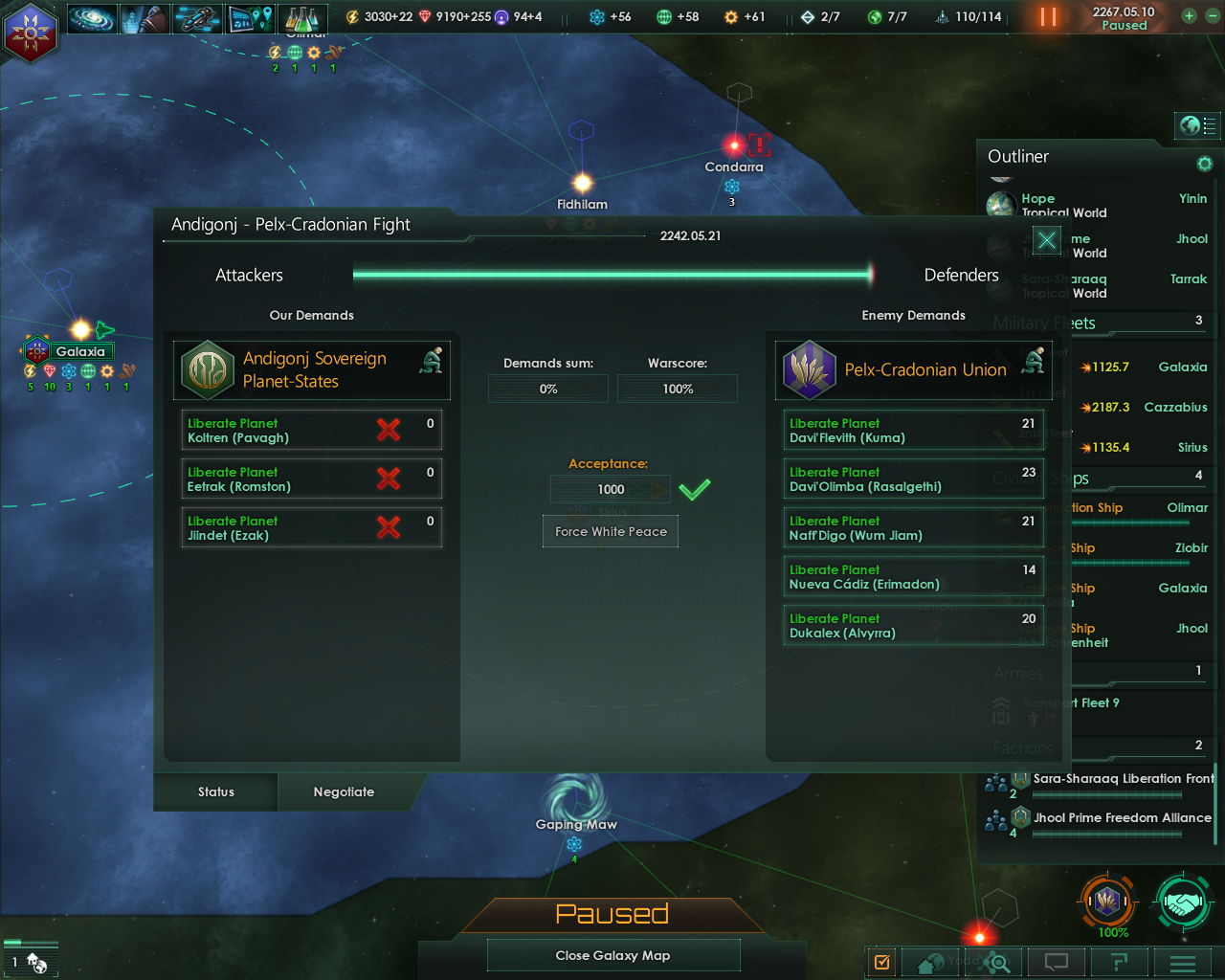Open the Contacts galaxy browser icon
The height and width of the screenshot is (980, 1225).
tap(92, 18)
